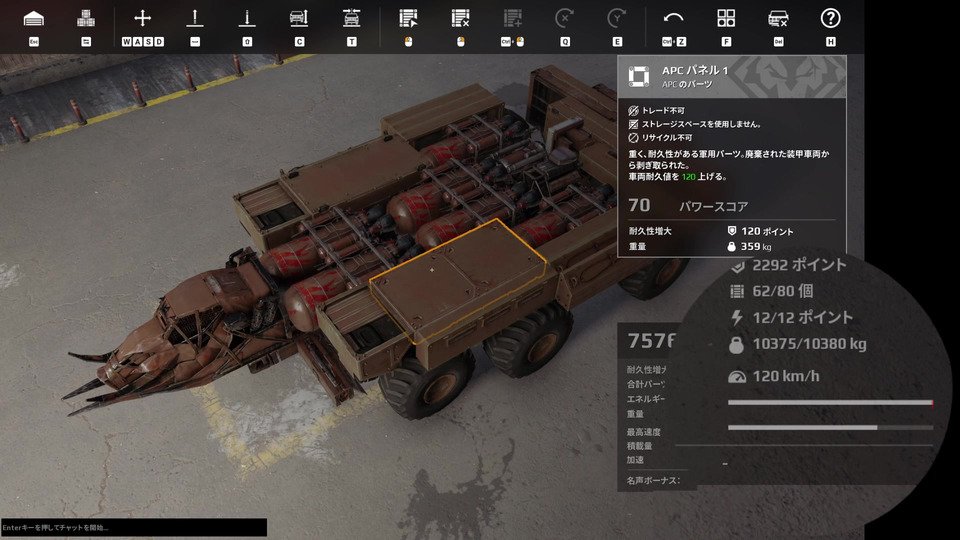The height and width of the screenshot is (540, 960).
Task: Toggle the vehicle top-view icon
Action: 351,19
